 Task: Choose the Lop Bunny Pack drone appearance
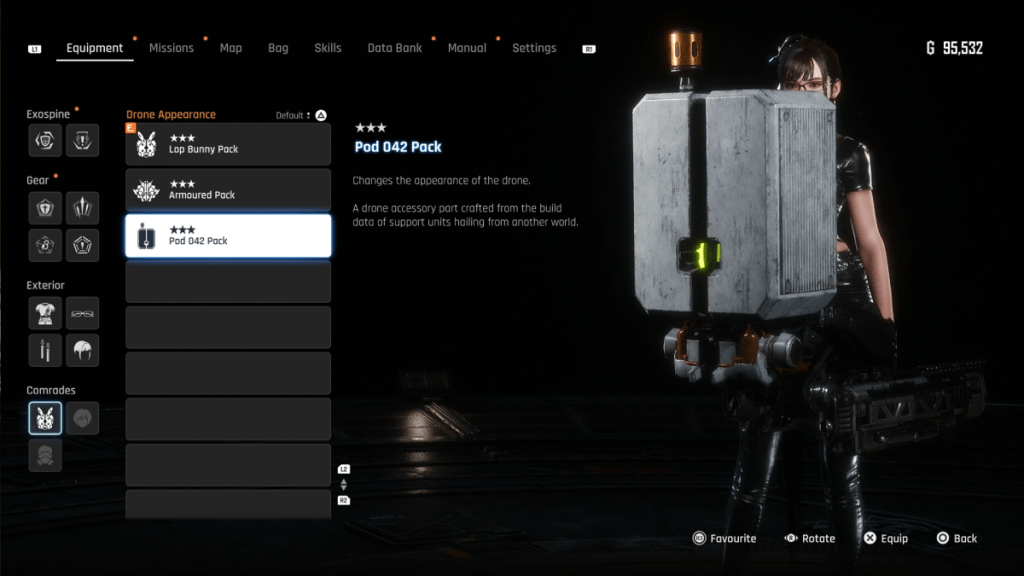(x=228, y=144)
